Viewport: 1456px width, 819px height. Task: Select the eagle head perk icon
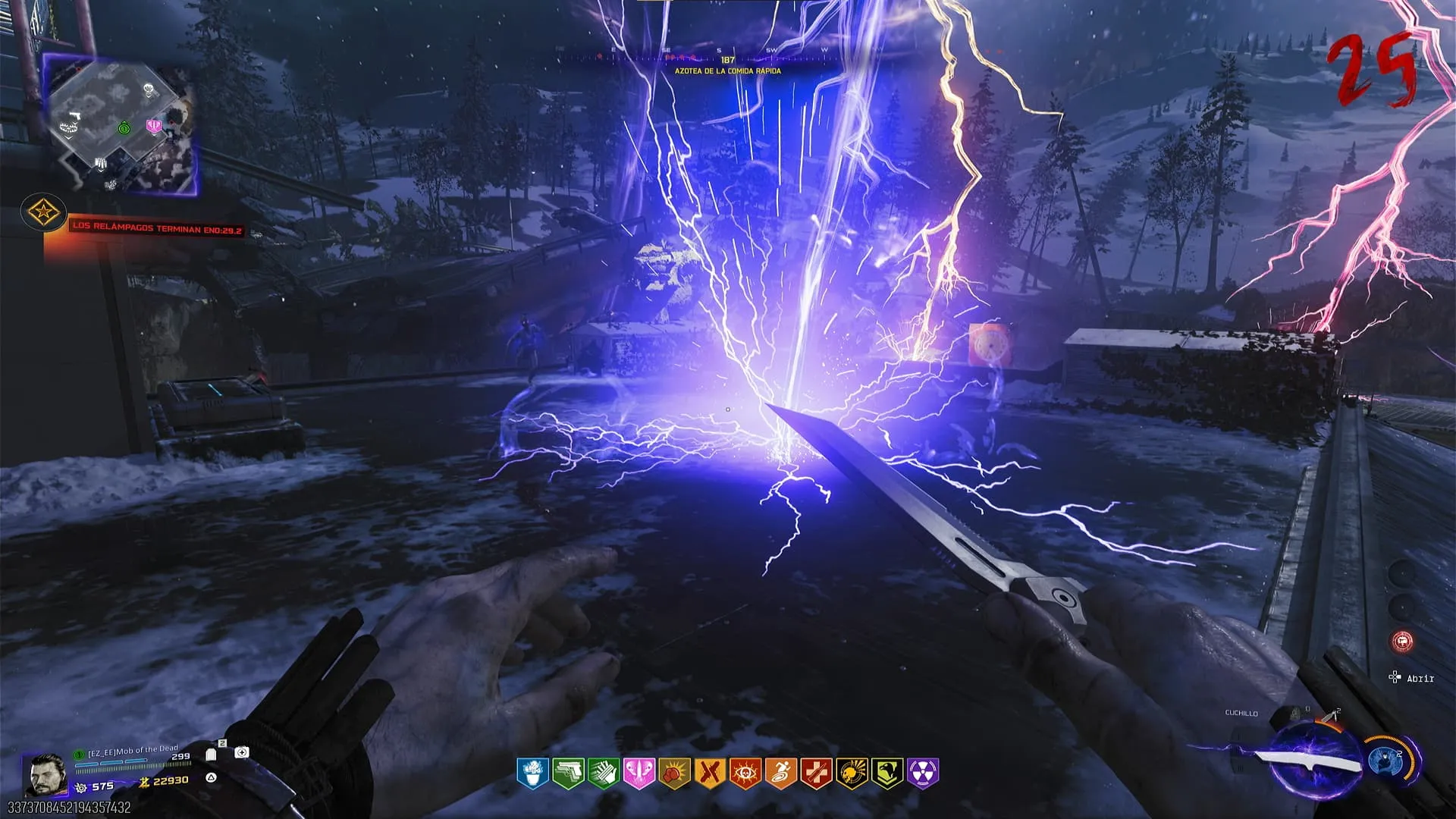coord(887,773)
